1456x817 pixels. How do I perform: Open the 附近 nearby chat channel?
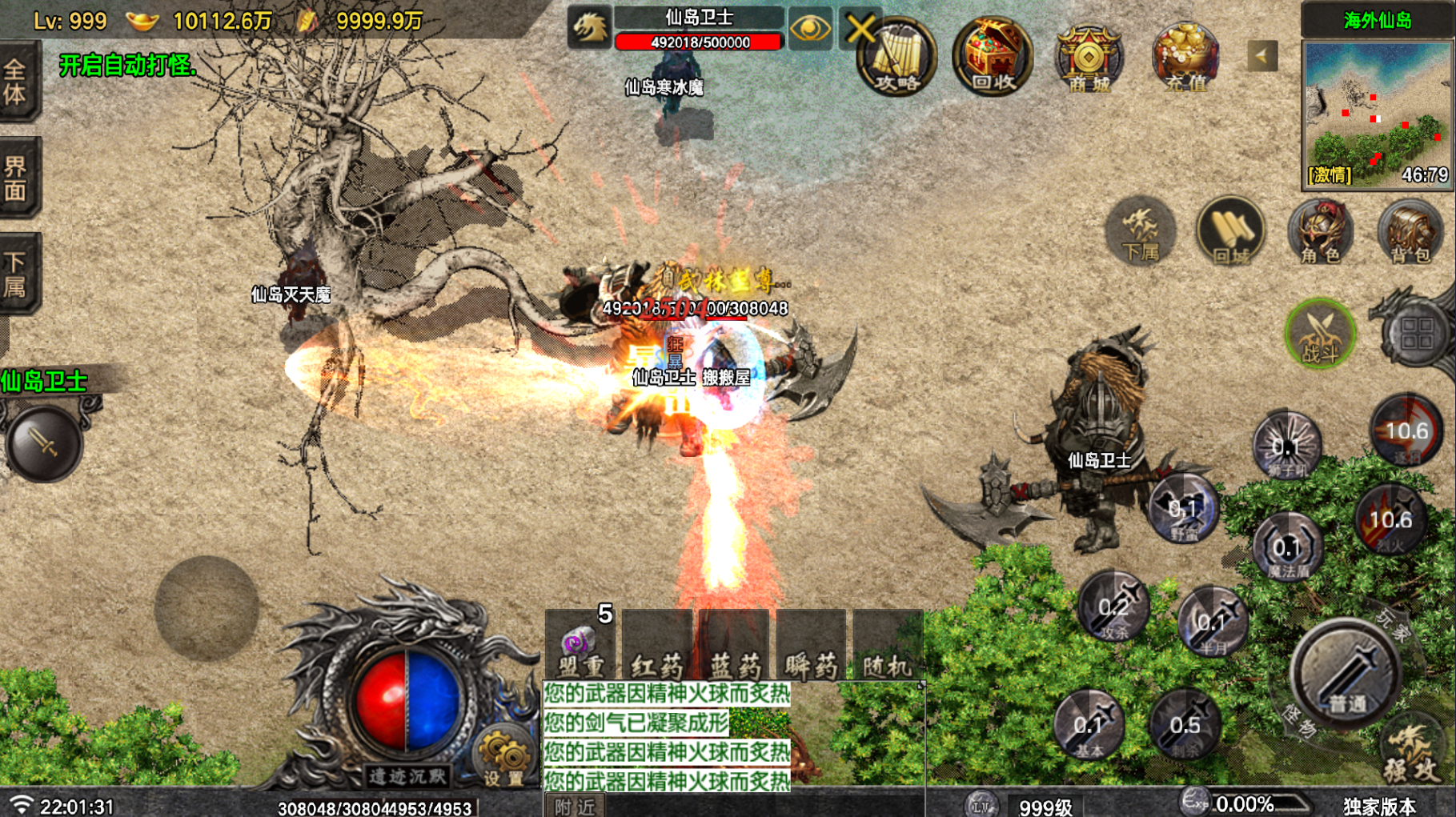point(575,807)
